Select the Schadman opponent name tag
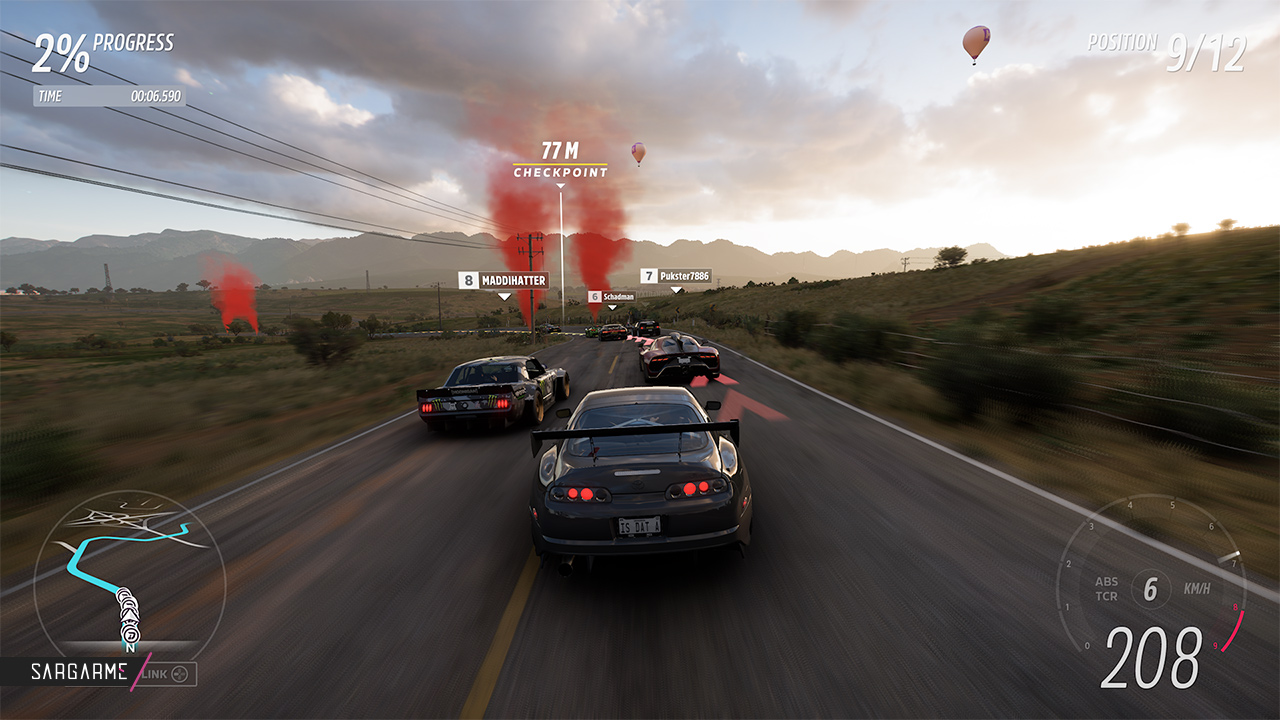 click(611, 297)
